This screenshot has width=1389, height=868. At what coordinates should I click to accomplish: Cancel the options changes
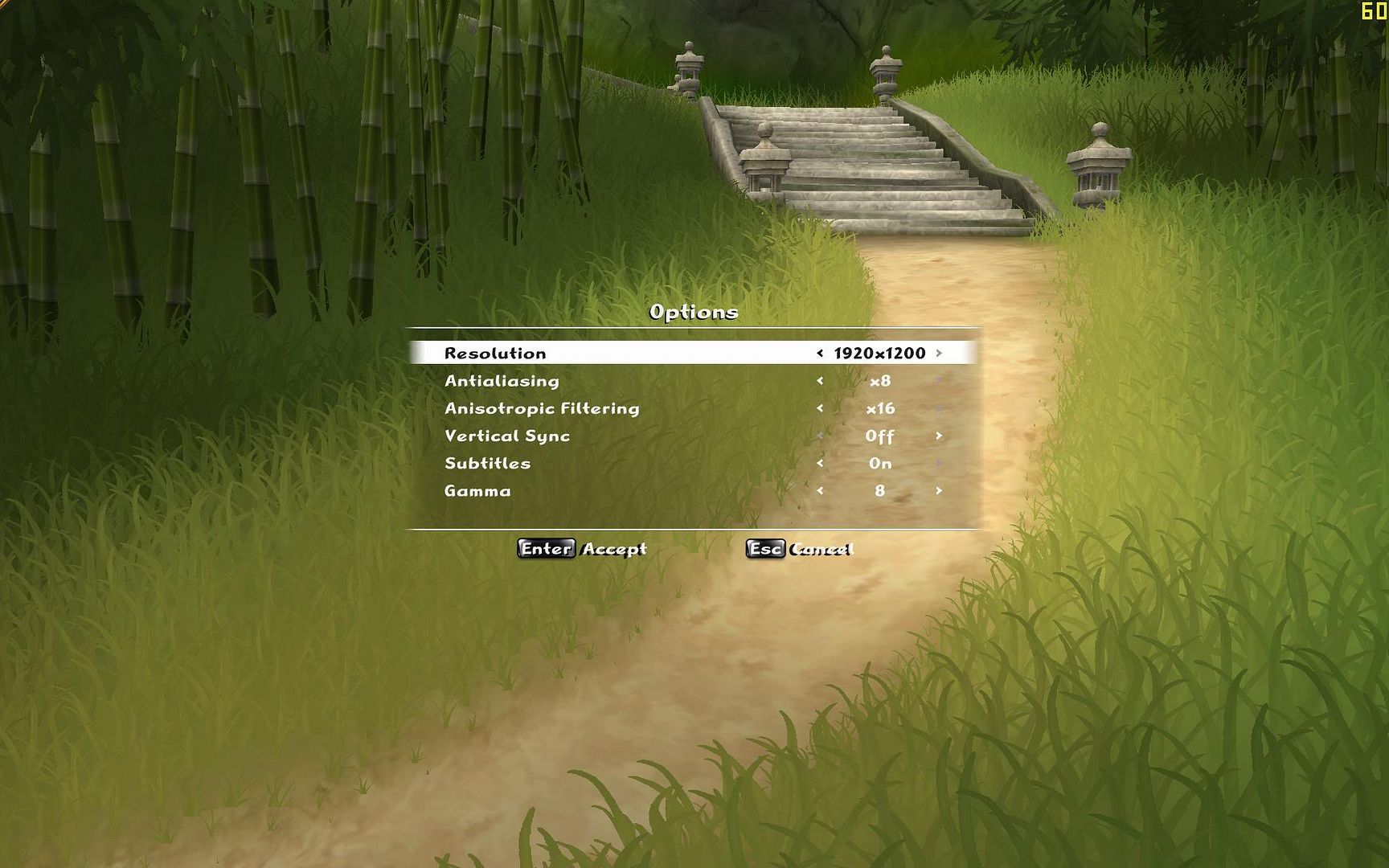click(x=799, y=549)
